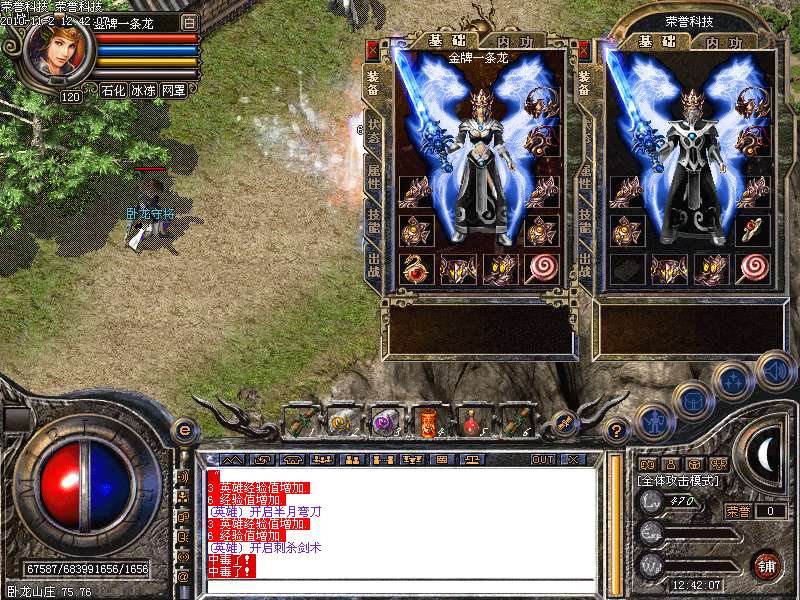Click the 网罩 button under the portrait
Screen dimensions: 800x600
pyautogui.click(x=173, y=90)
